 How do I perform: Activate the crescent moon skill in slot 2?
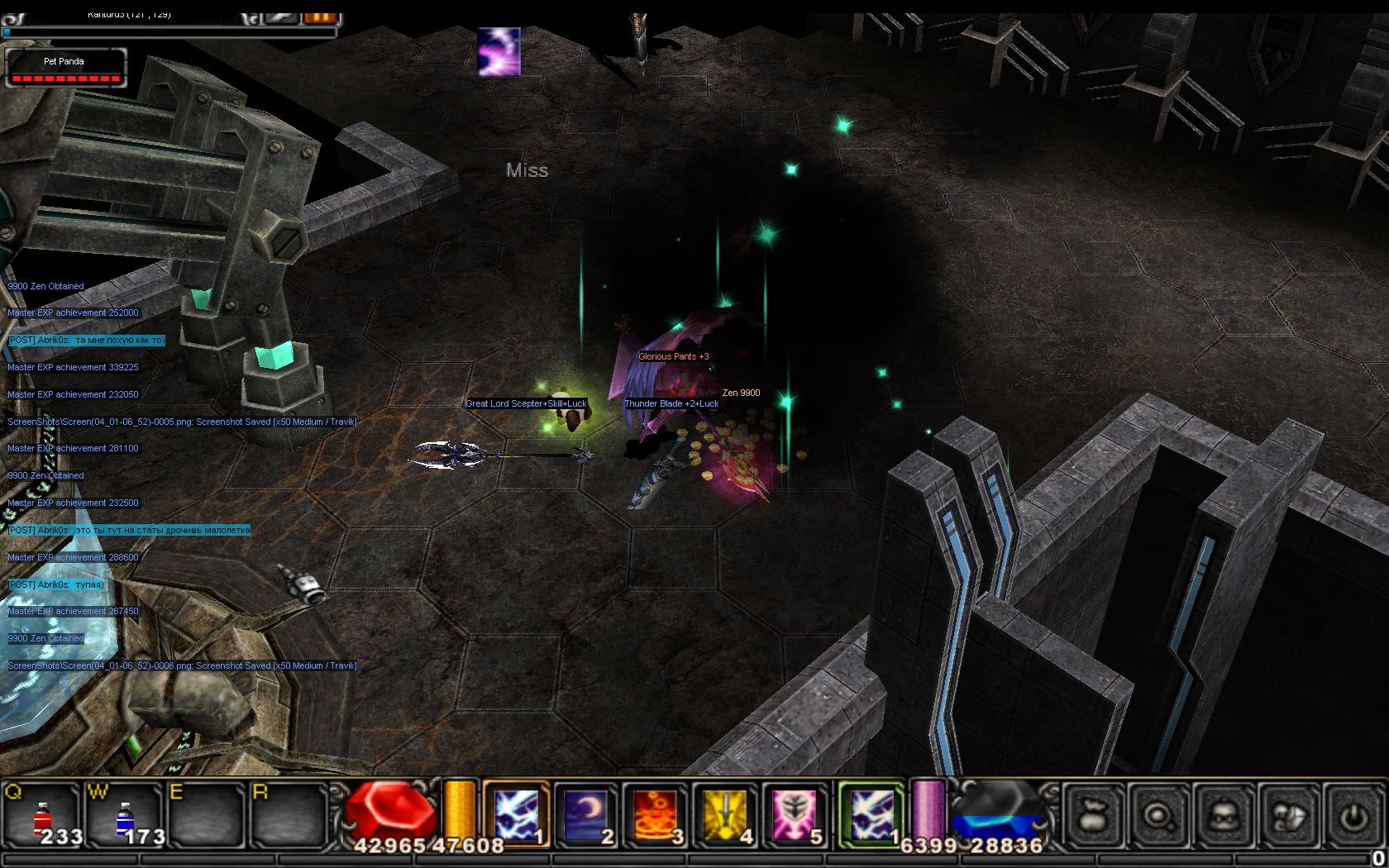(585, 813)
